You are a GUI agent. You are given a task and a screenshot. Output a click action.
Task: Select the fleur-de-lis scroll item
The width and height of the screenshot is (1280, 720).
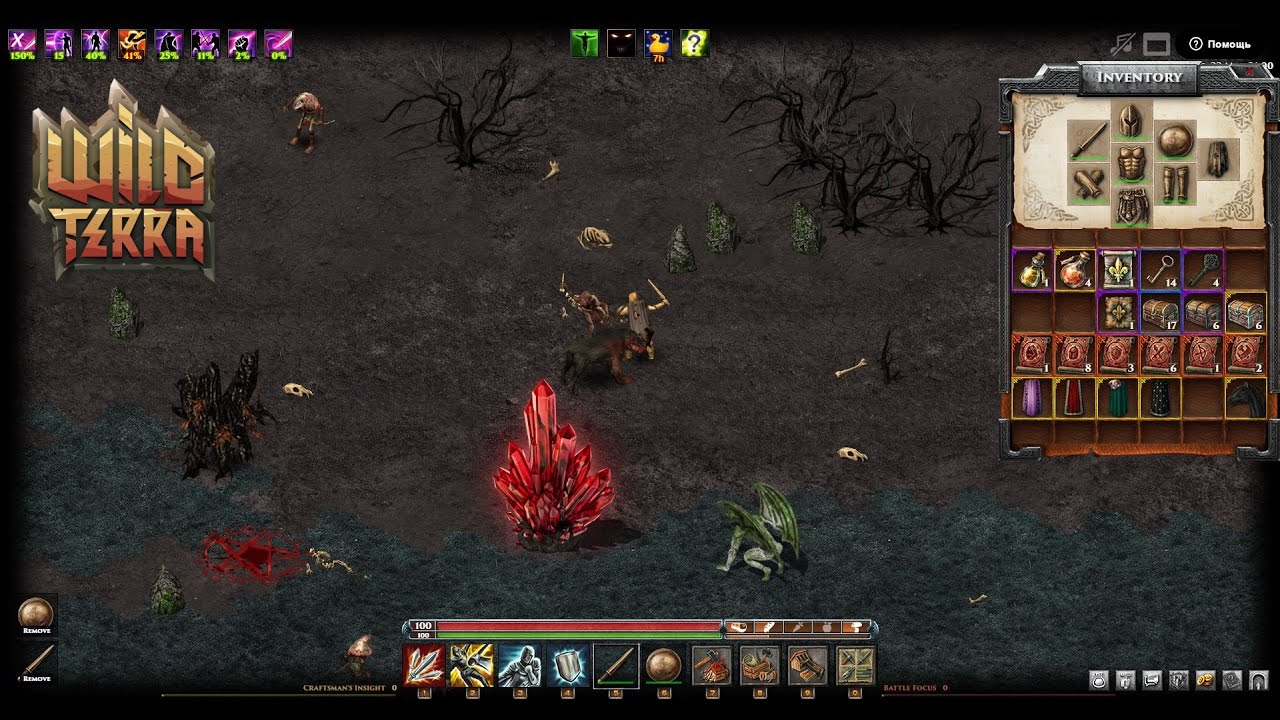(1117, 269)
